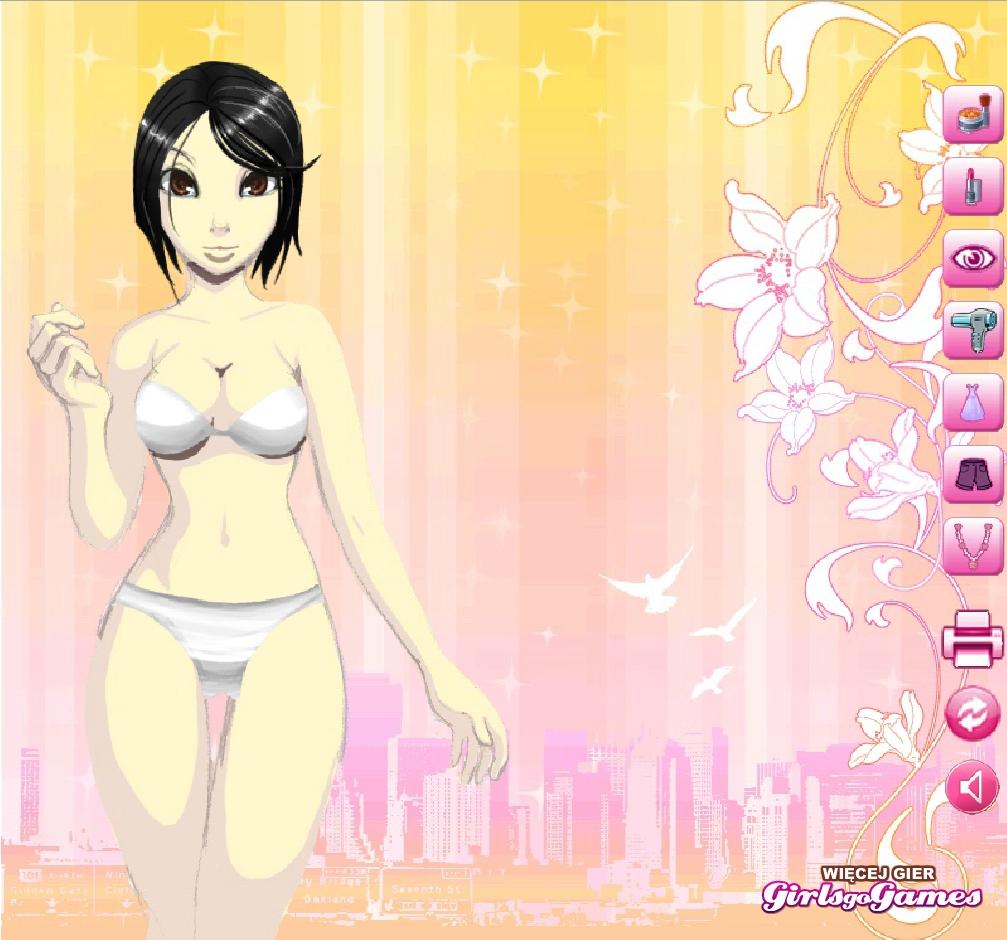Choose the eye color option
Screen dimensions: 1007x940
(x=972, y=258)
